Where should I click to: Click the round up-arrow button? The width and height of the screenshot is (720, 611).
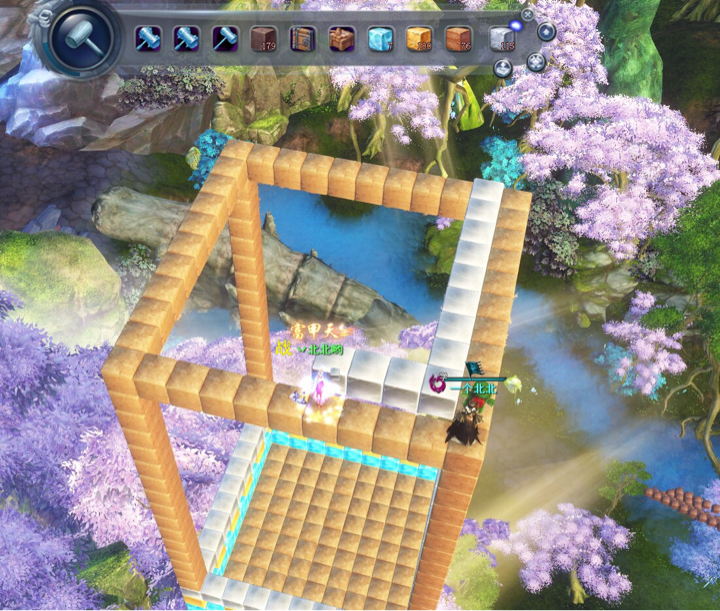(547, 32)
